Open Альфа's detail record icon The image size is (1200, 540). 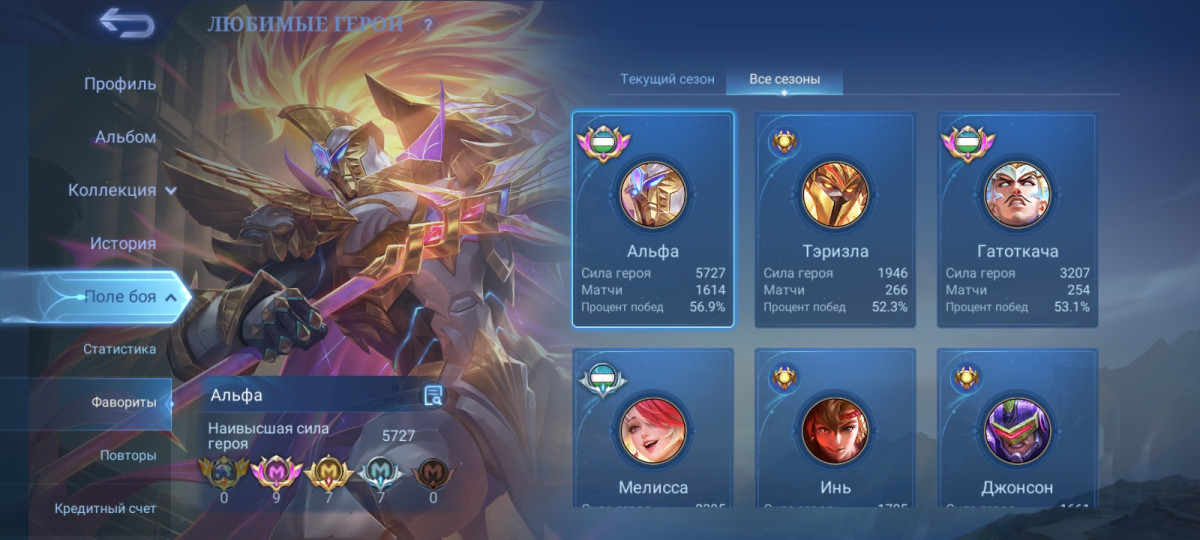click(433, 396)
